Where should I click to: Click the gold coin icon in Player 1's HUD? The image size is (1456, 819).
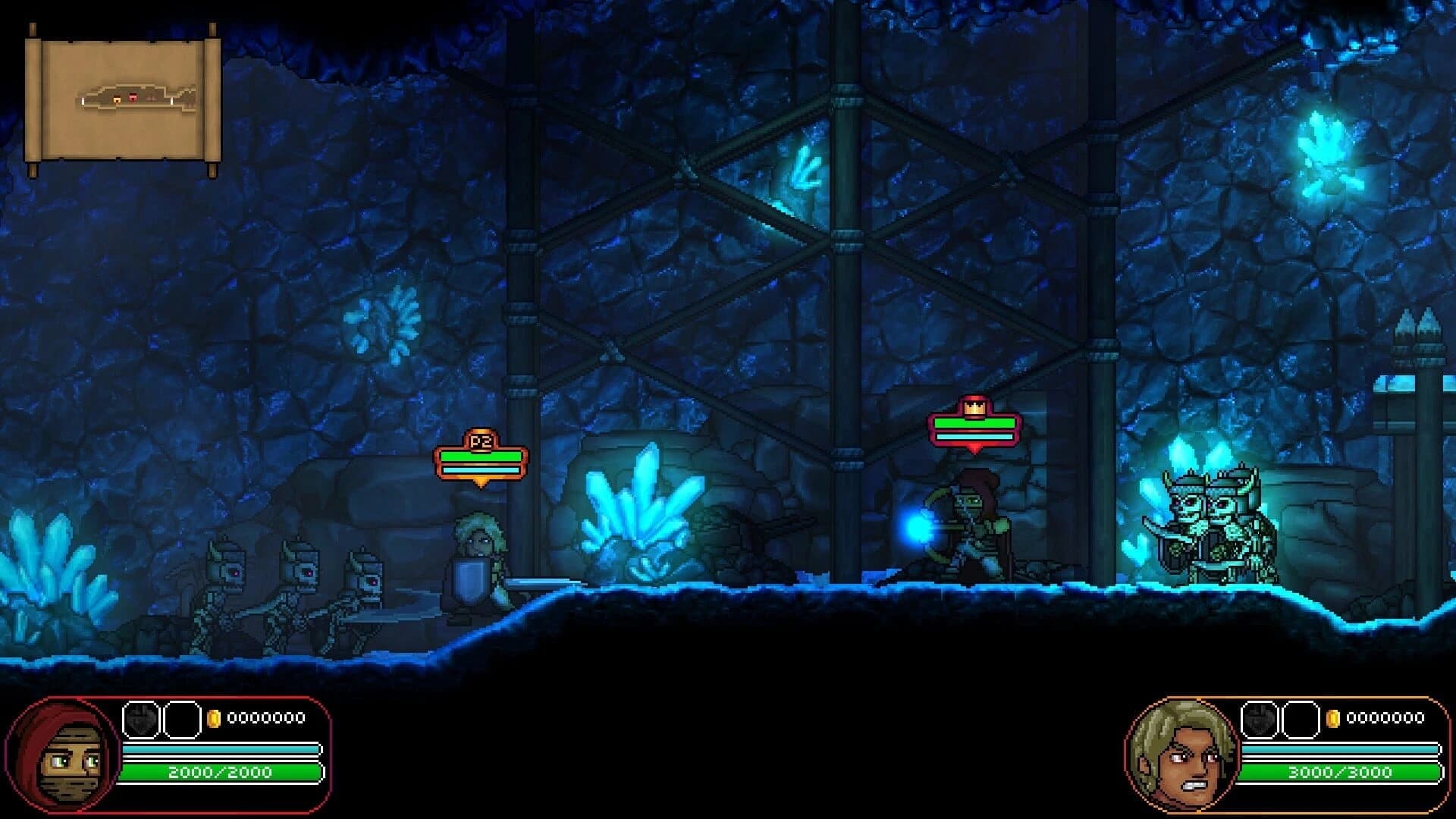(x=215, y=717)
